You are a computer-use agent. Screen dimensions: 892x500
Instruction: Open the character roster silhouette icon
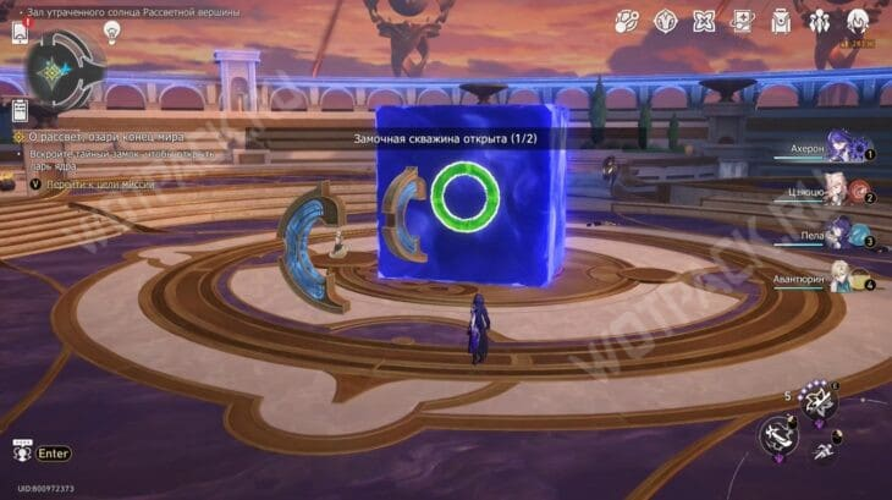point(820,21)
